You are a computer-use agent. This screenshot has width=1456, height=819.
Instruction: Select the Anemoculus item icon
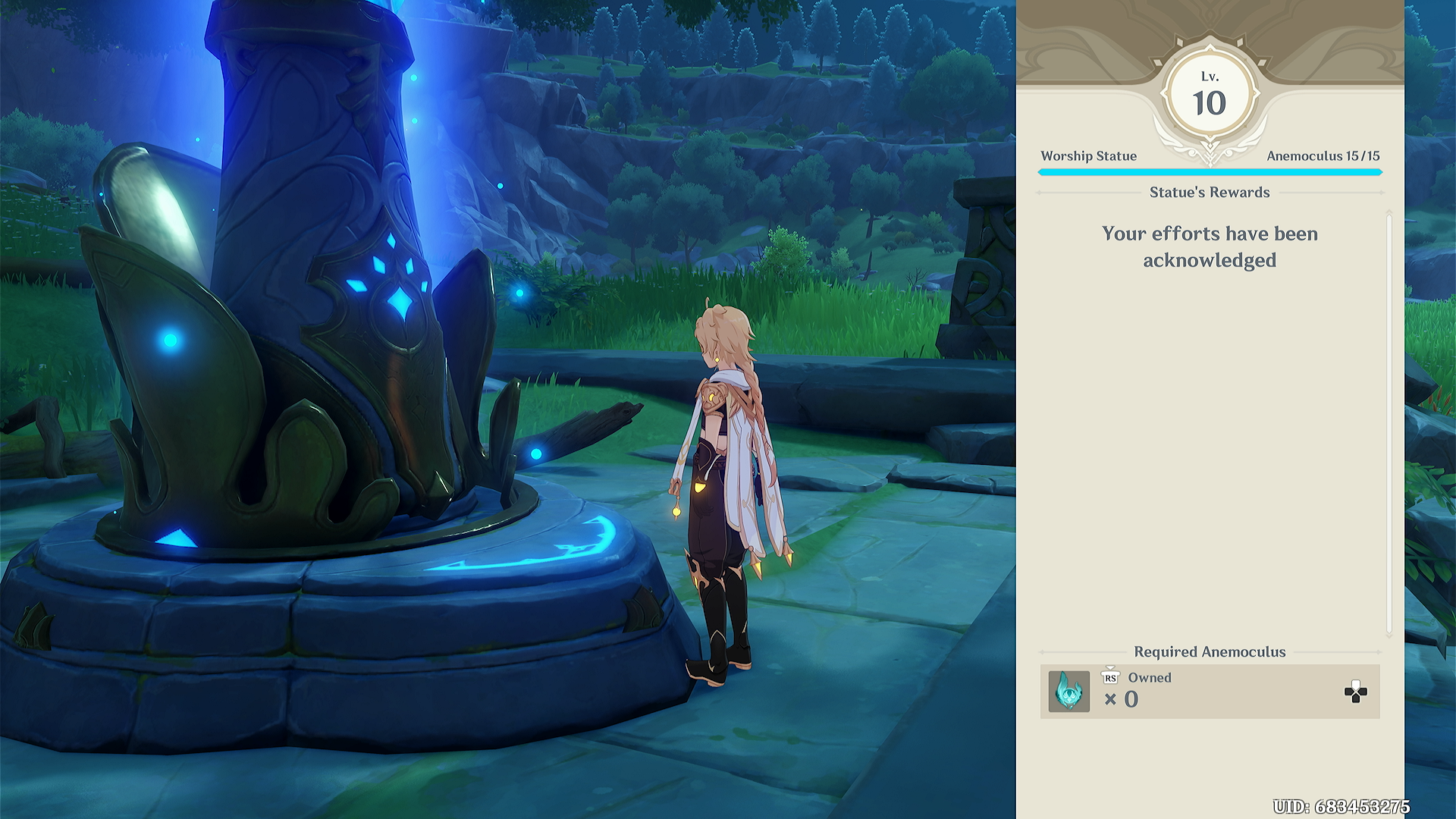pyautogui.click(x=1068, y=692)
